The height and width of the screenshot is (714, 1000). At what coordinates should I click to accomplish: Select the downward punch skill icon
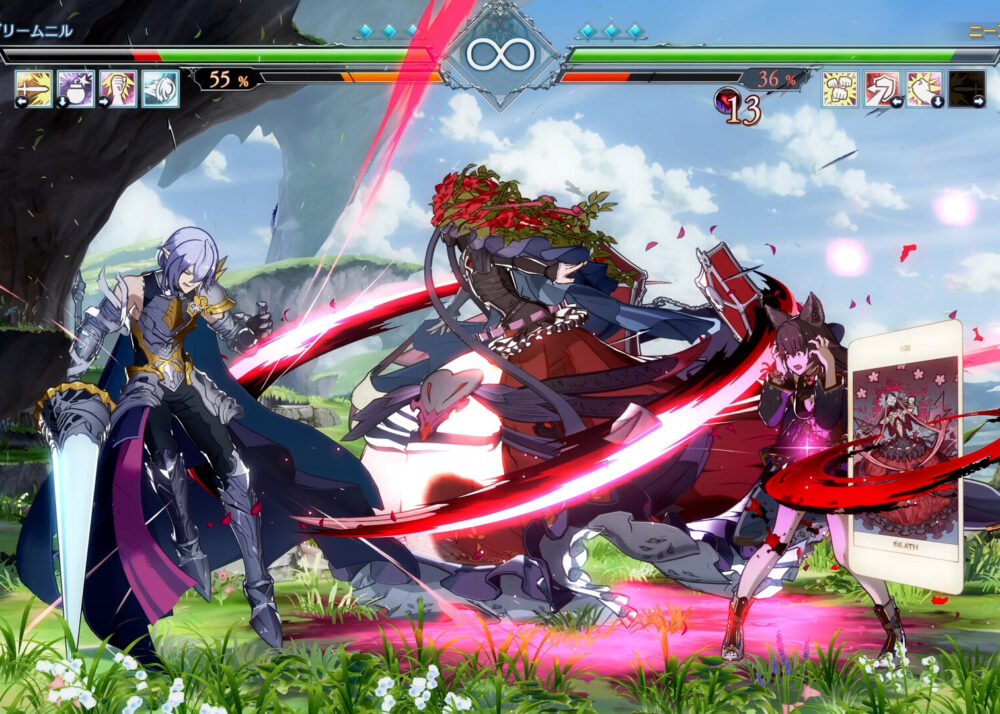click(x=925, y=88)
